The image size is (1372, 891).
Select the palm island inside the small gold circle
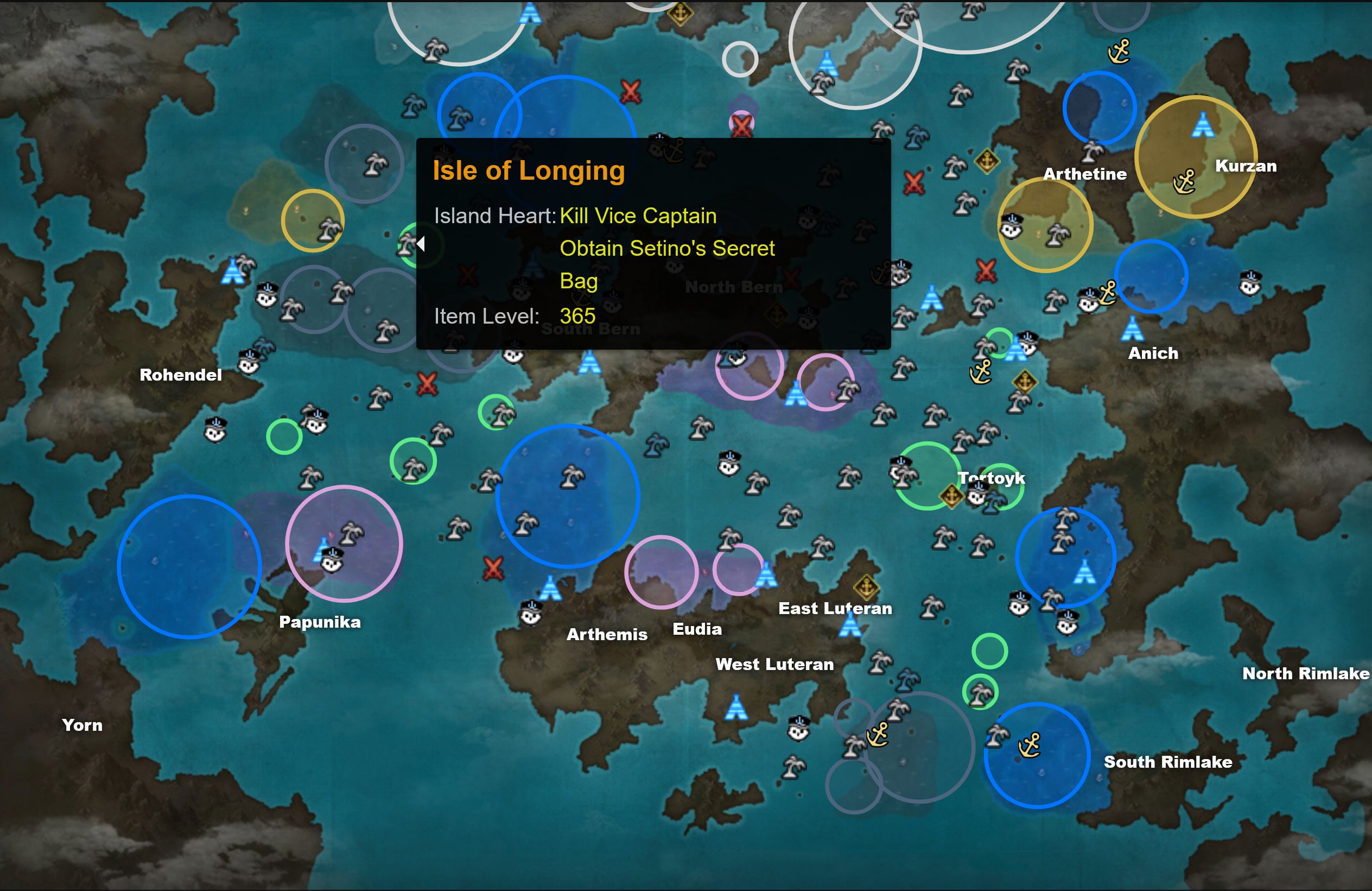pyautogui.click(x=329, y=230)
